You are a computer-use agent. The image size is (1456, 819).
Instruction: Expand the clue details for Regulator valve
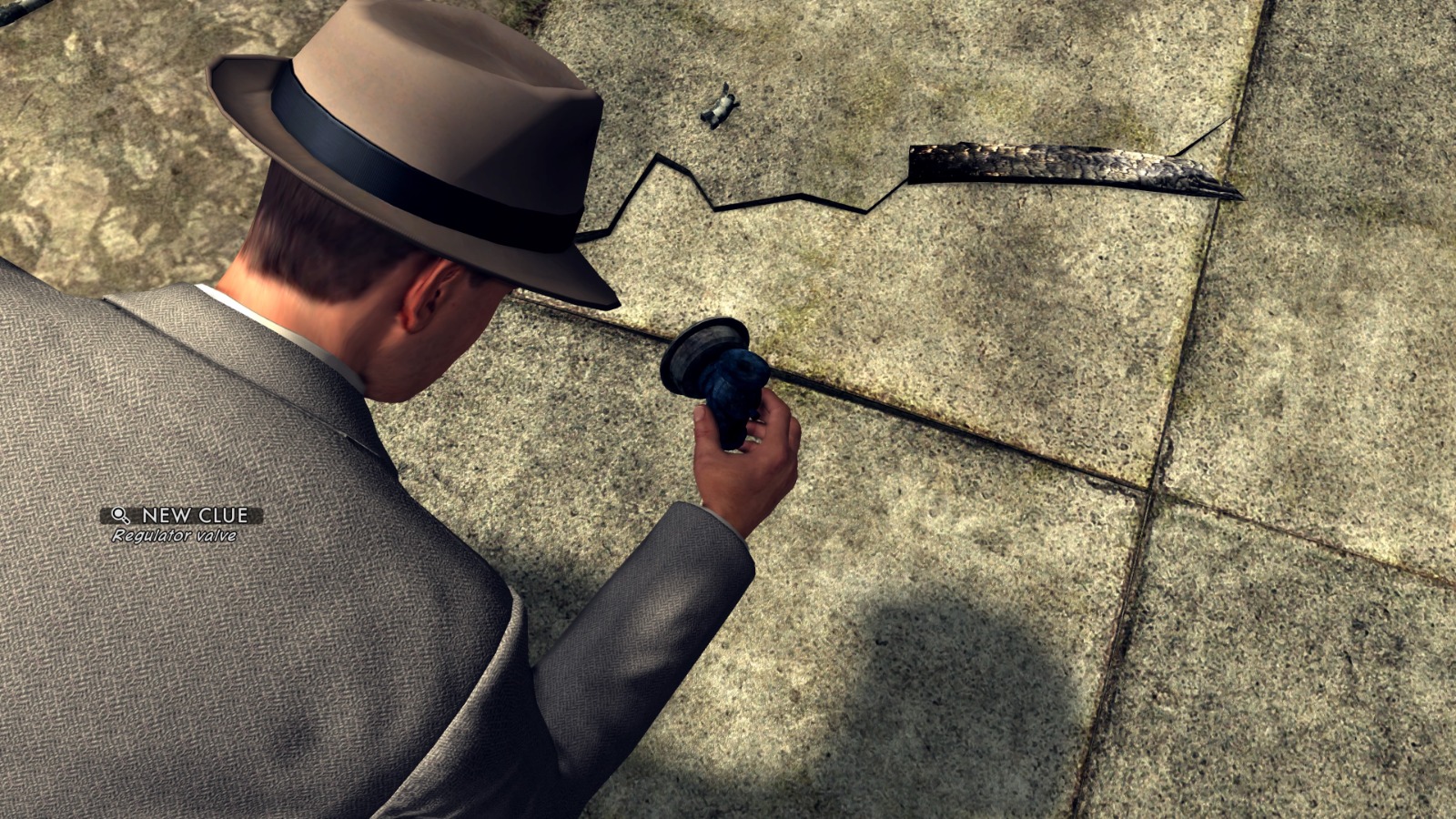[173, 537]
